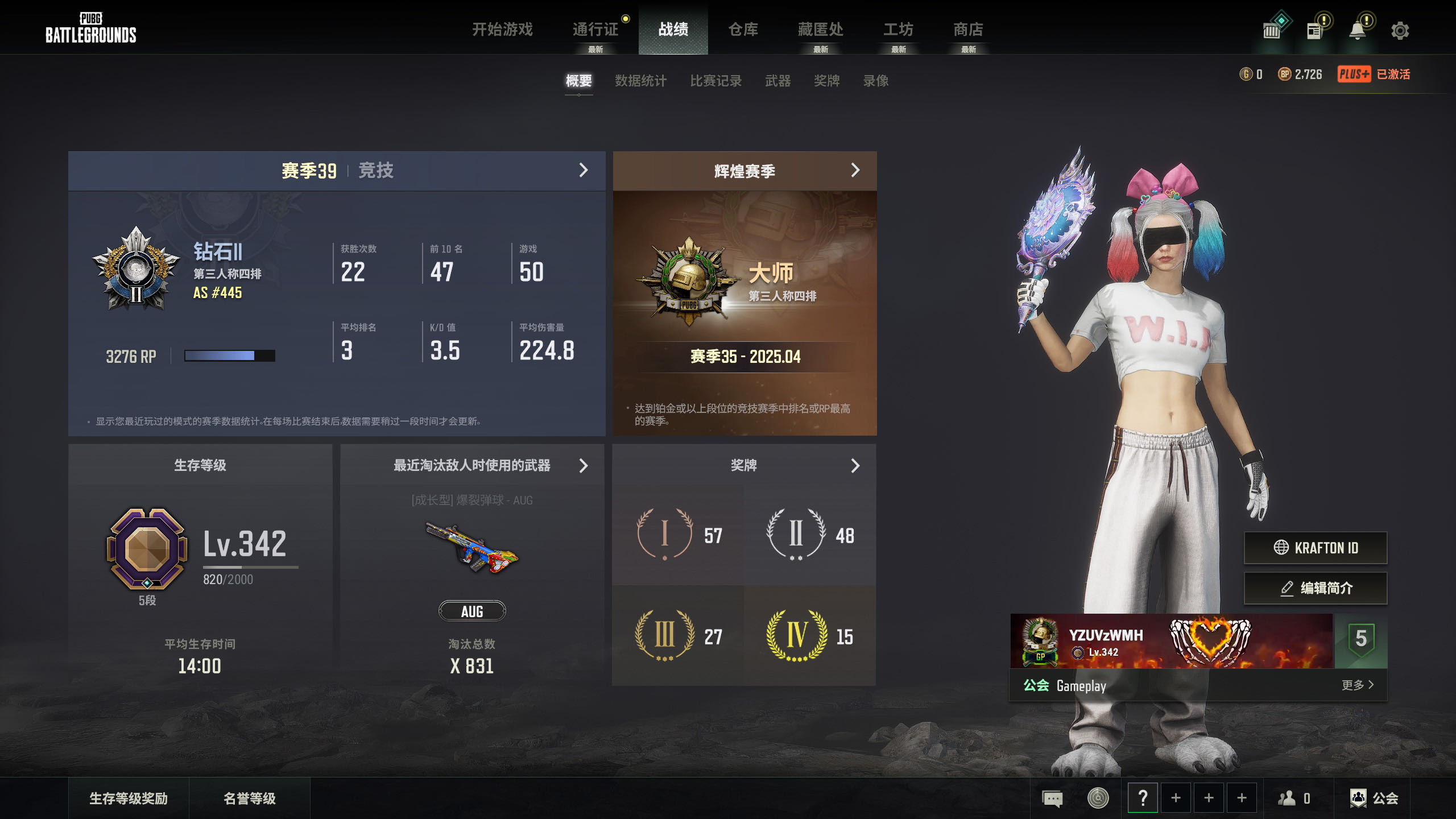Open the 奖牌 medals panel

pos(855,466)
